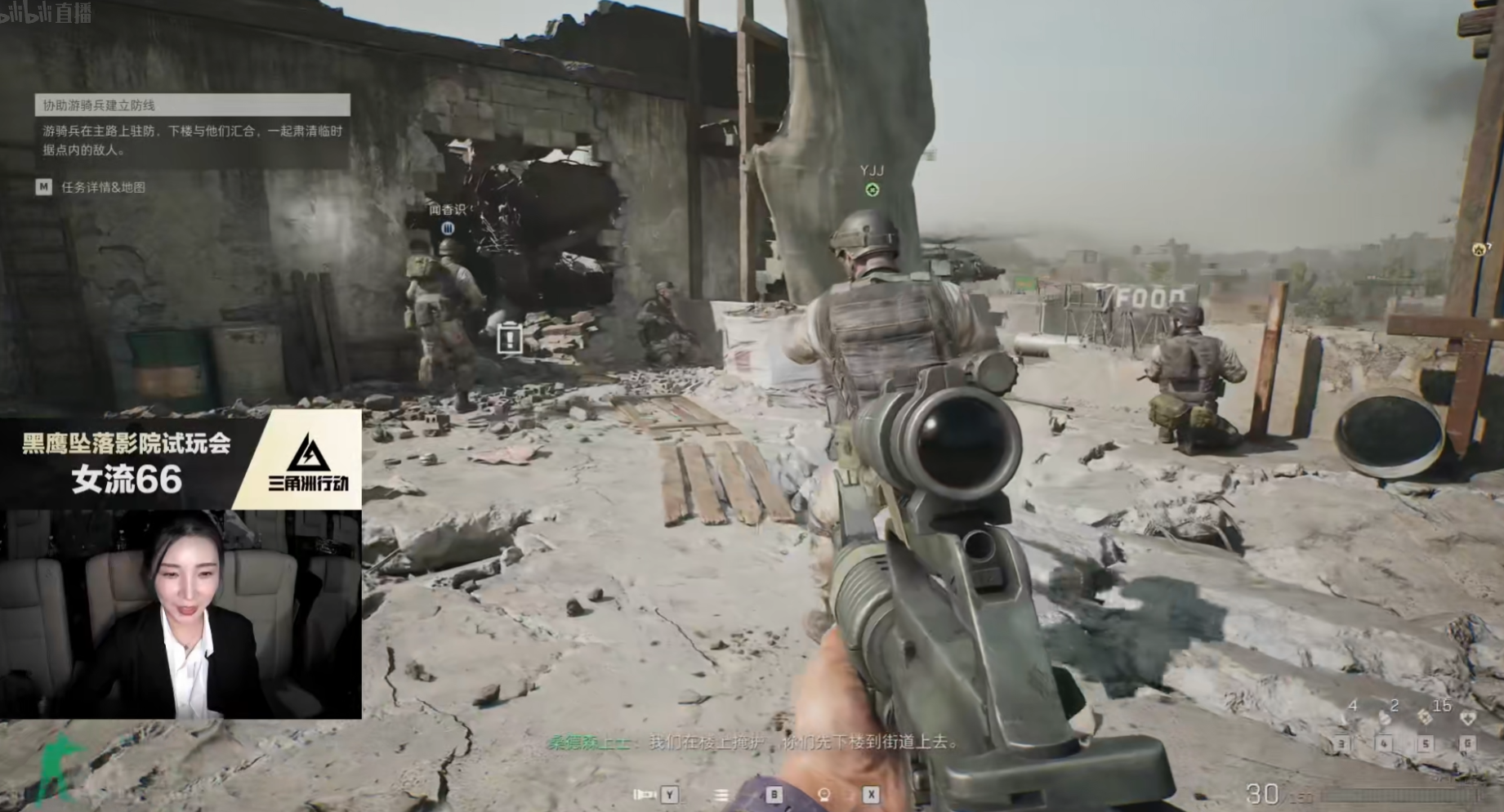The width and height of the screenshot is (1504, 812).
Task: Click the objective waypoint marker near the rubble
Action: [510, 337]
